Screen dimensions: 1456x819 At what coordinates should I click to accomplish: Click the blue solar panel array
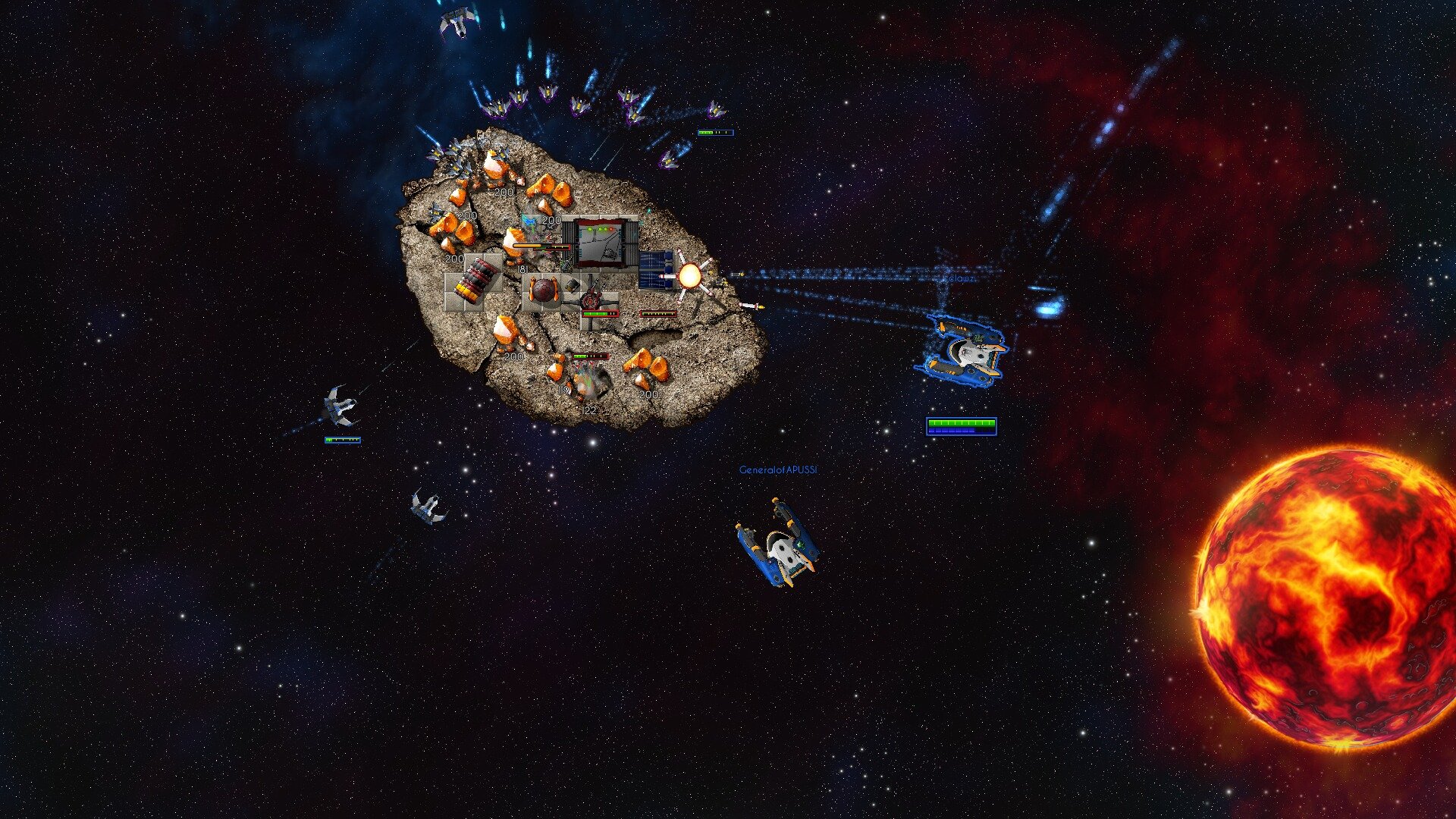(654, 271)
